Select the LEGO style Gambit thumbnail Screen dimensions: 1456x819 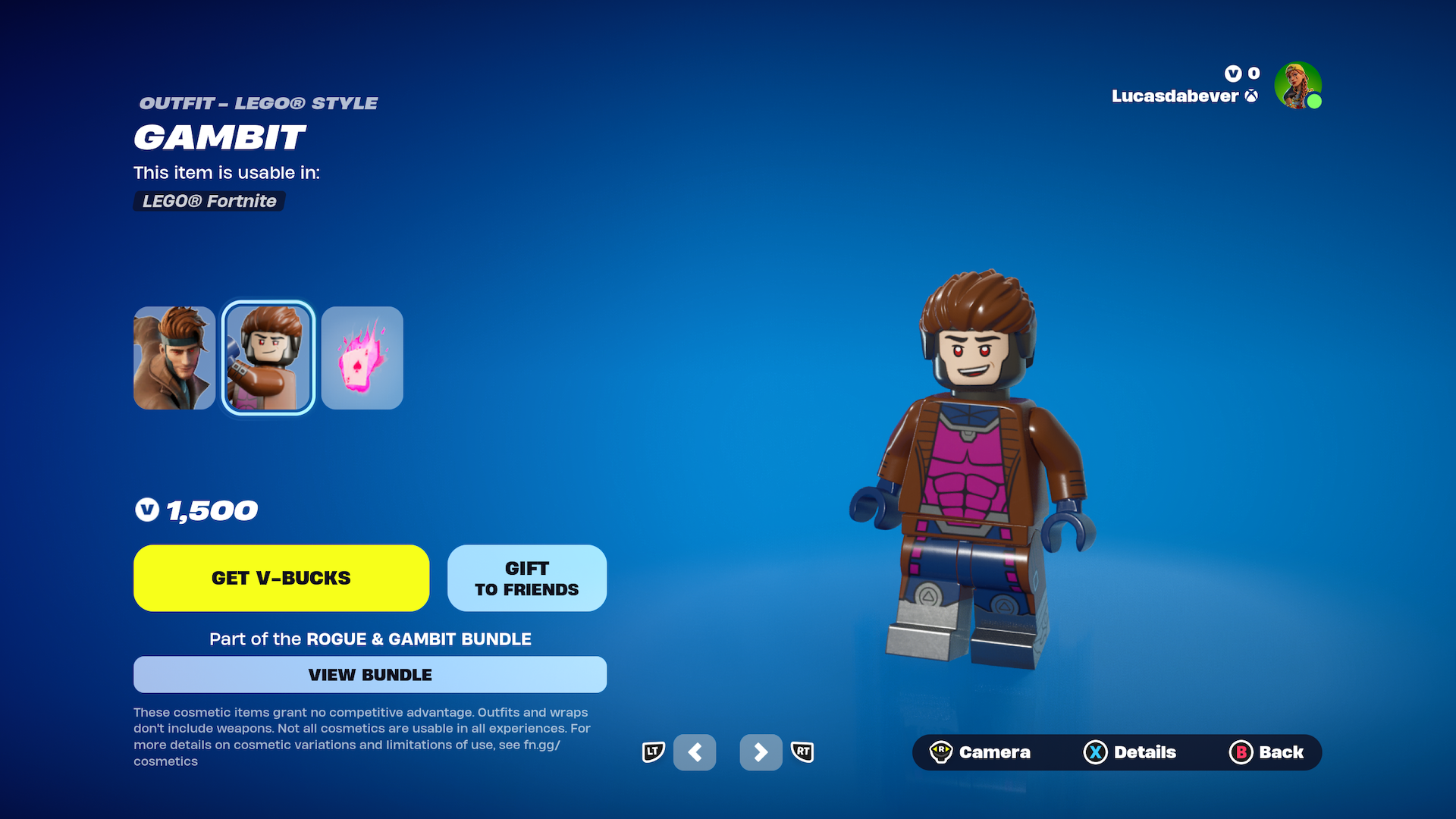(x=267, y=357)
